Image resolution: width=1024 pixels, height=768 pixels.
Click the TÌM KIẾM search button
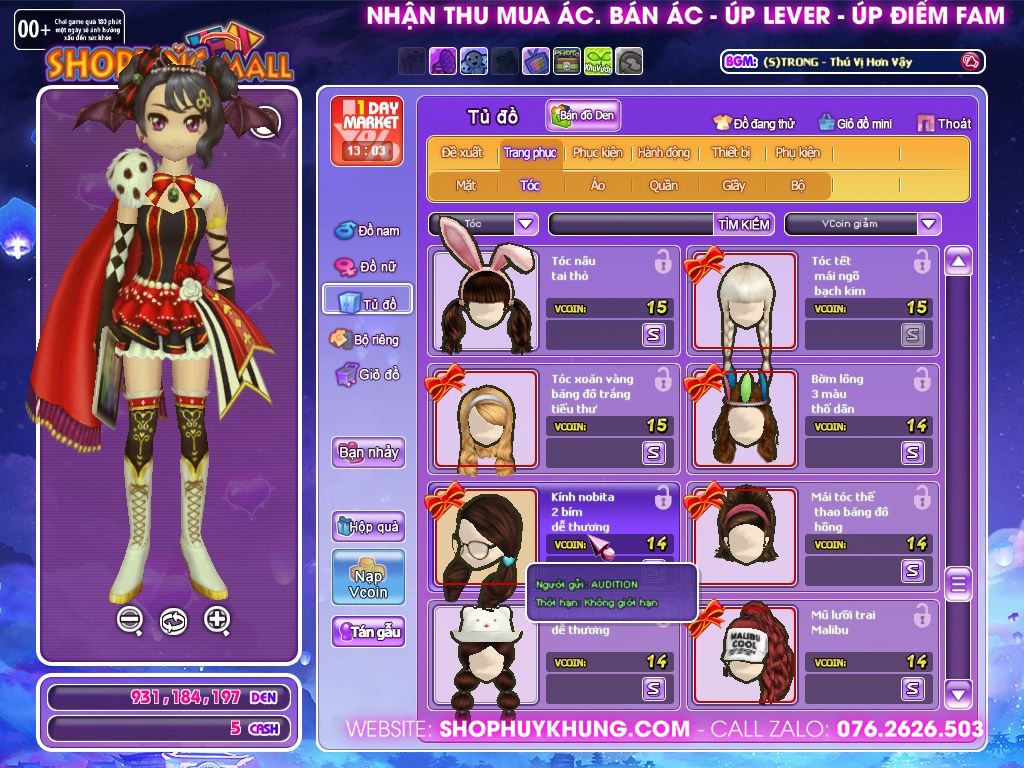pyautogui.click(x=743, y=224)
